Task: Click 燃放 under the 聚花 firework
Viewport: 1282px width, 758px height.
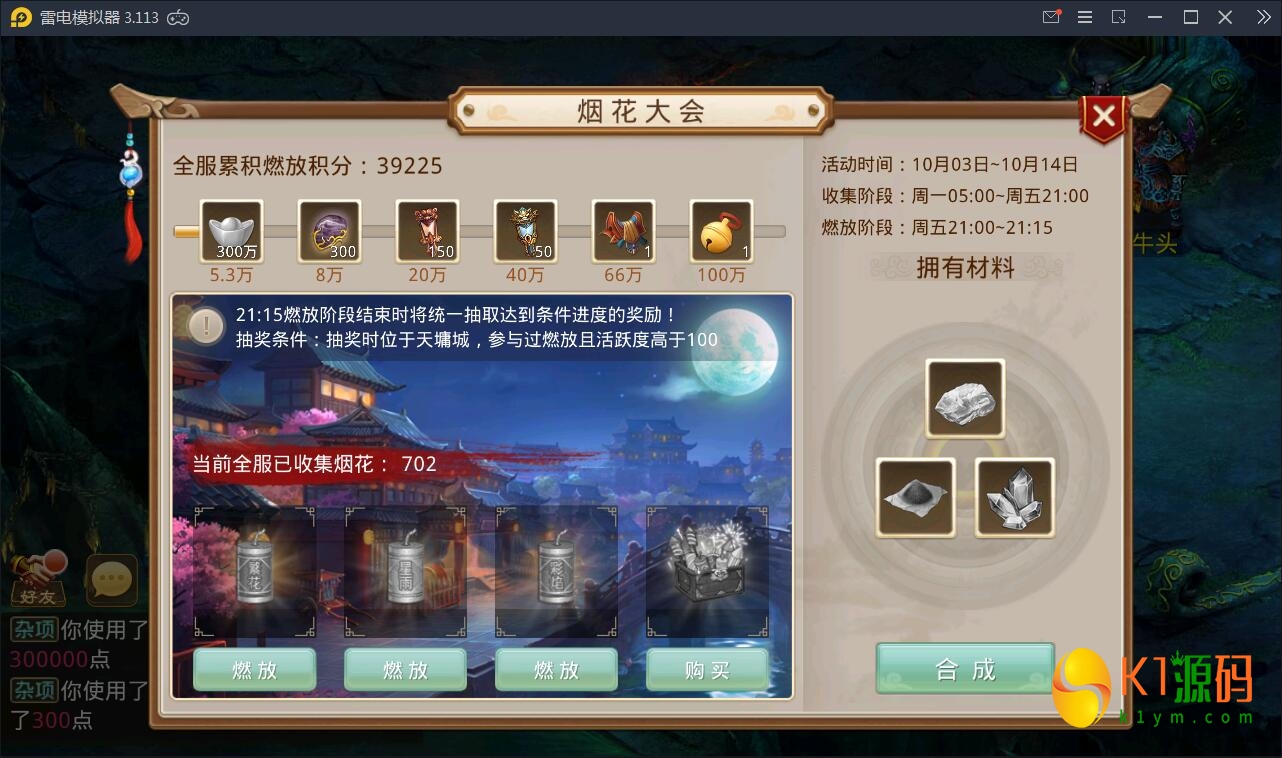Action: (254, 669)
